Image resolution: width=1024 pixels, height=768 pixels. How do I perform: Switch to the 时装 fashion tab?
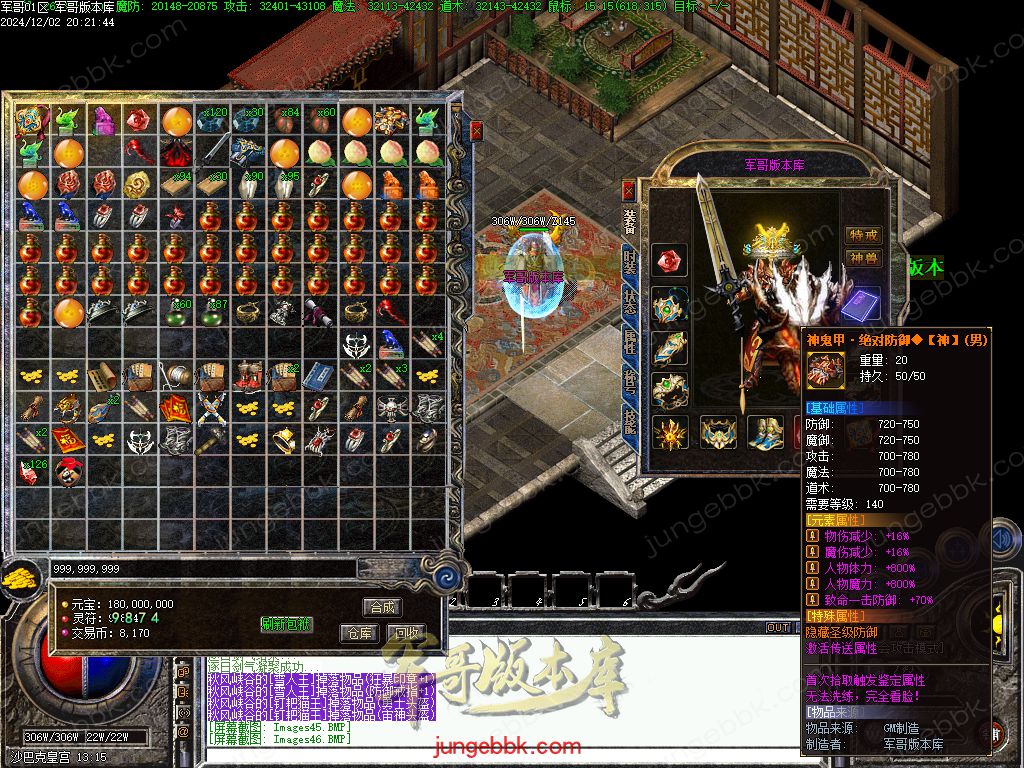coord(629,263)
